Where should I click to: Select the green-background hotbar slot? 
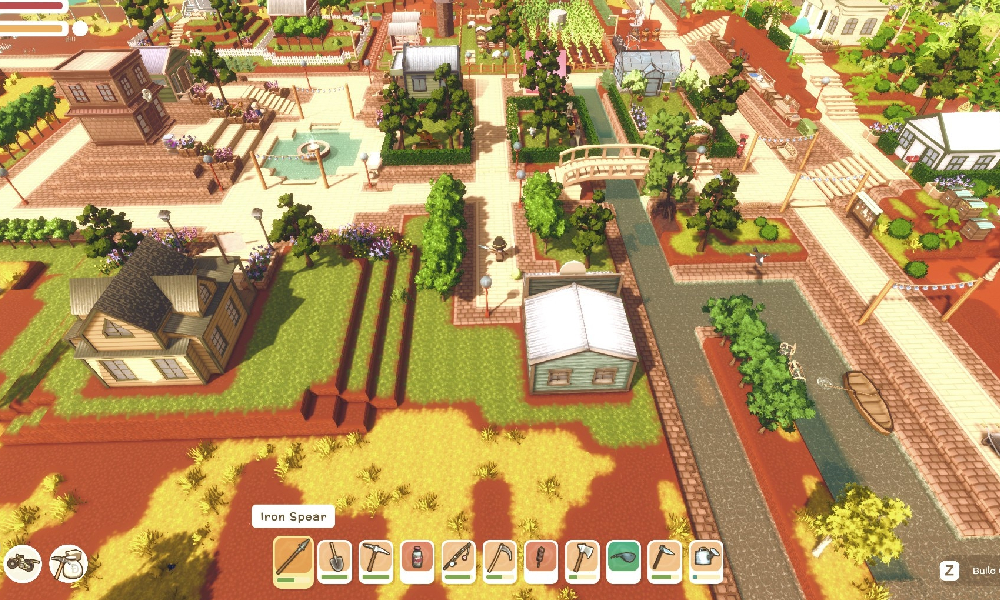coord(622,560)
